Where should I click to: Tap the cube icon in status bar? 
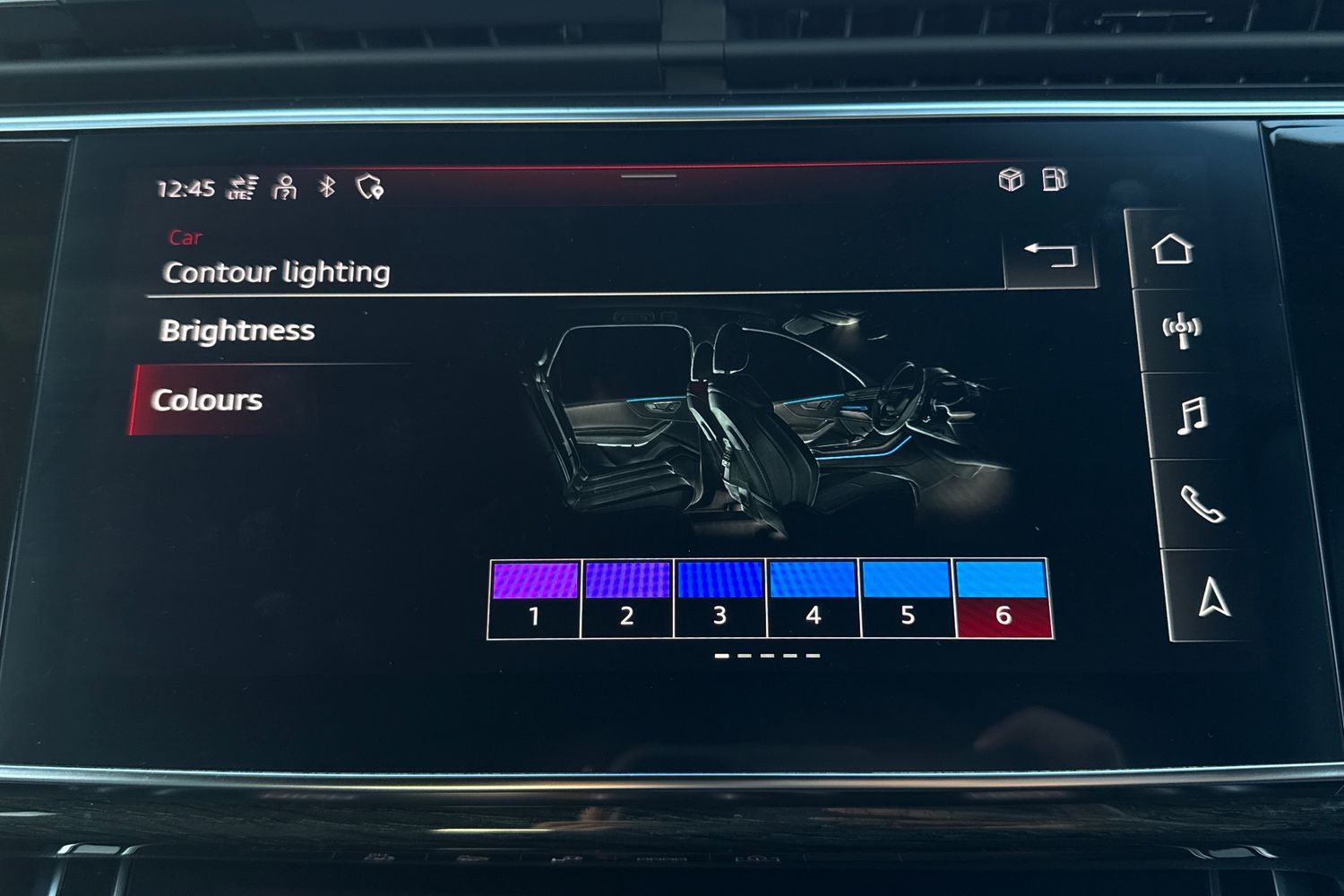(1011, 179)
